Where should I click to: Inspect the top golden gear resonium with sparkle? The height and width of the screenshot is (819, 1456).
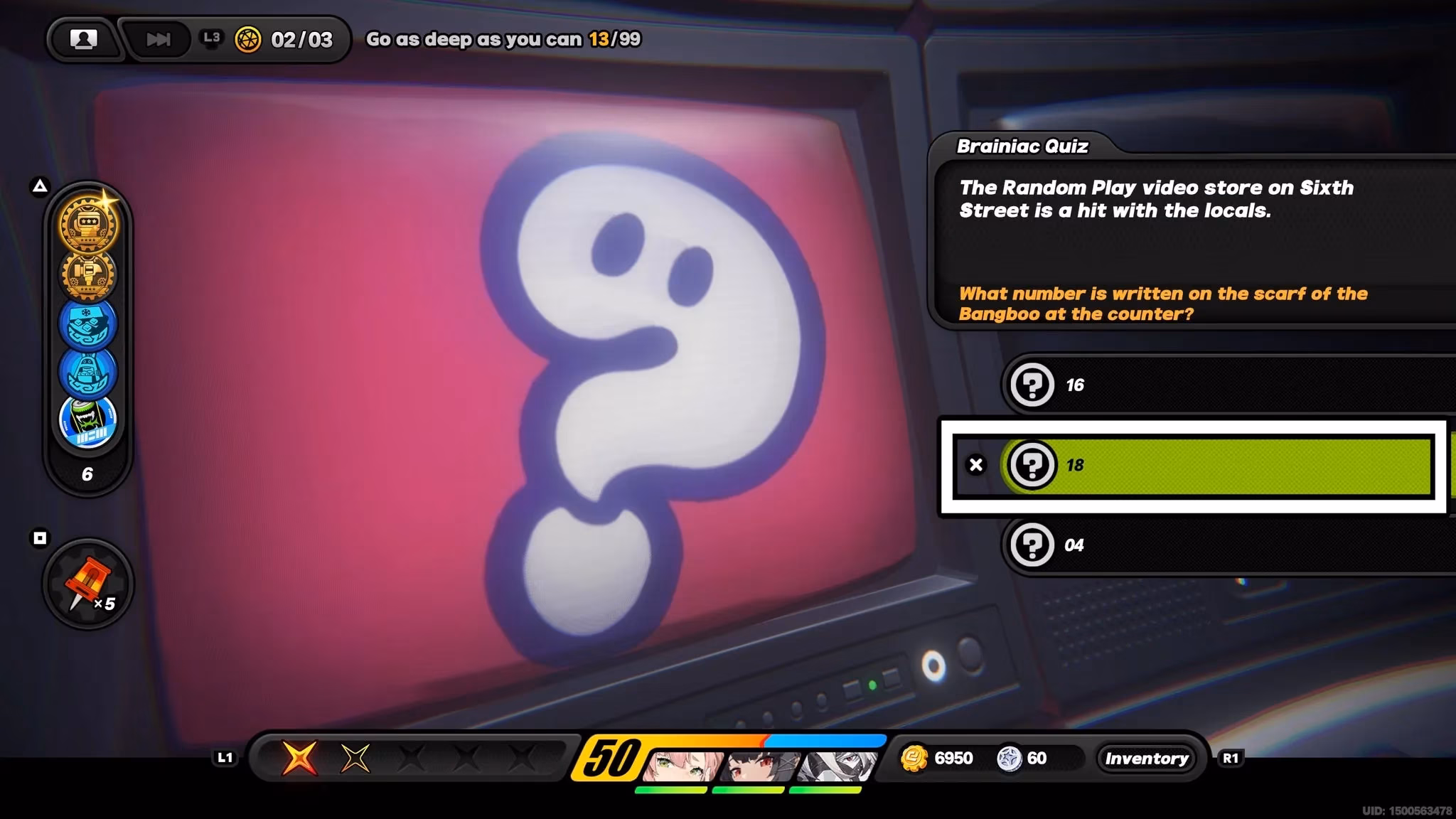tap(88, 224)
